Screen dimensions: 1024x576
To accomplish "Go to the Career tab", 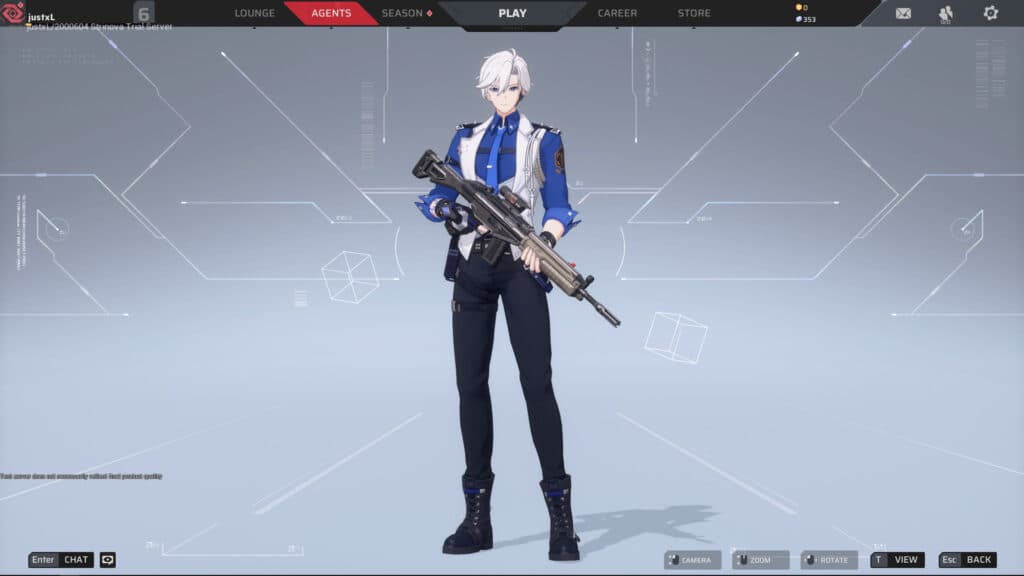I will (x=617, y=13).
